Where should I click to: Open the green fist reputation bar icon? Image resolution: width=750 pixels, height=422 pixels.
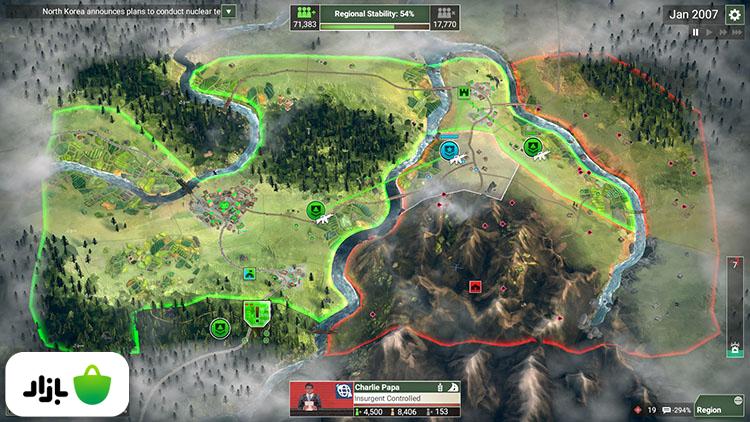point(737,350)
